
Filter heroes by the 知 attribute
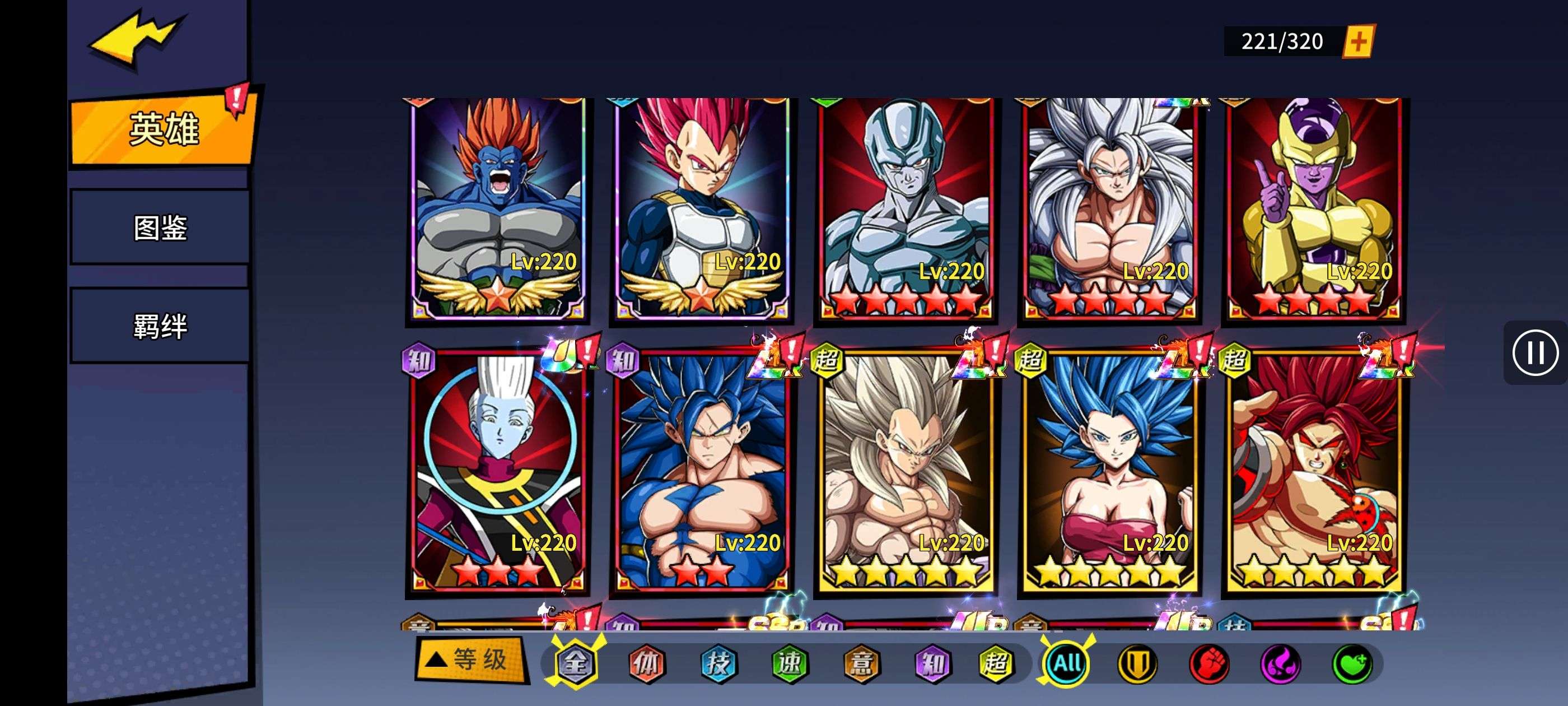(x=932, y=663)
